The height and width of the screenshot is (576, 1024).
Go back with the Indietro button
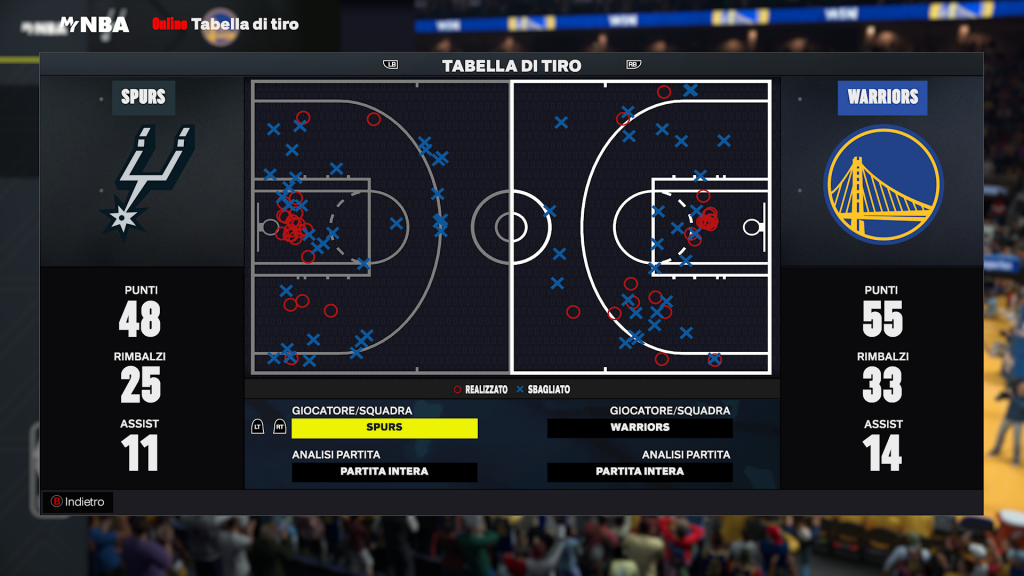(78, 502)
